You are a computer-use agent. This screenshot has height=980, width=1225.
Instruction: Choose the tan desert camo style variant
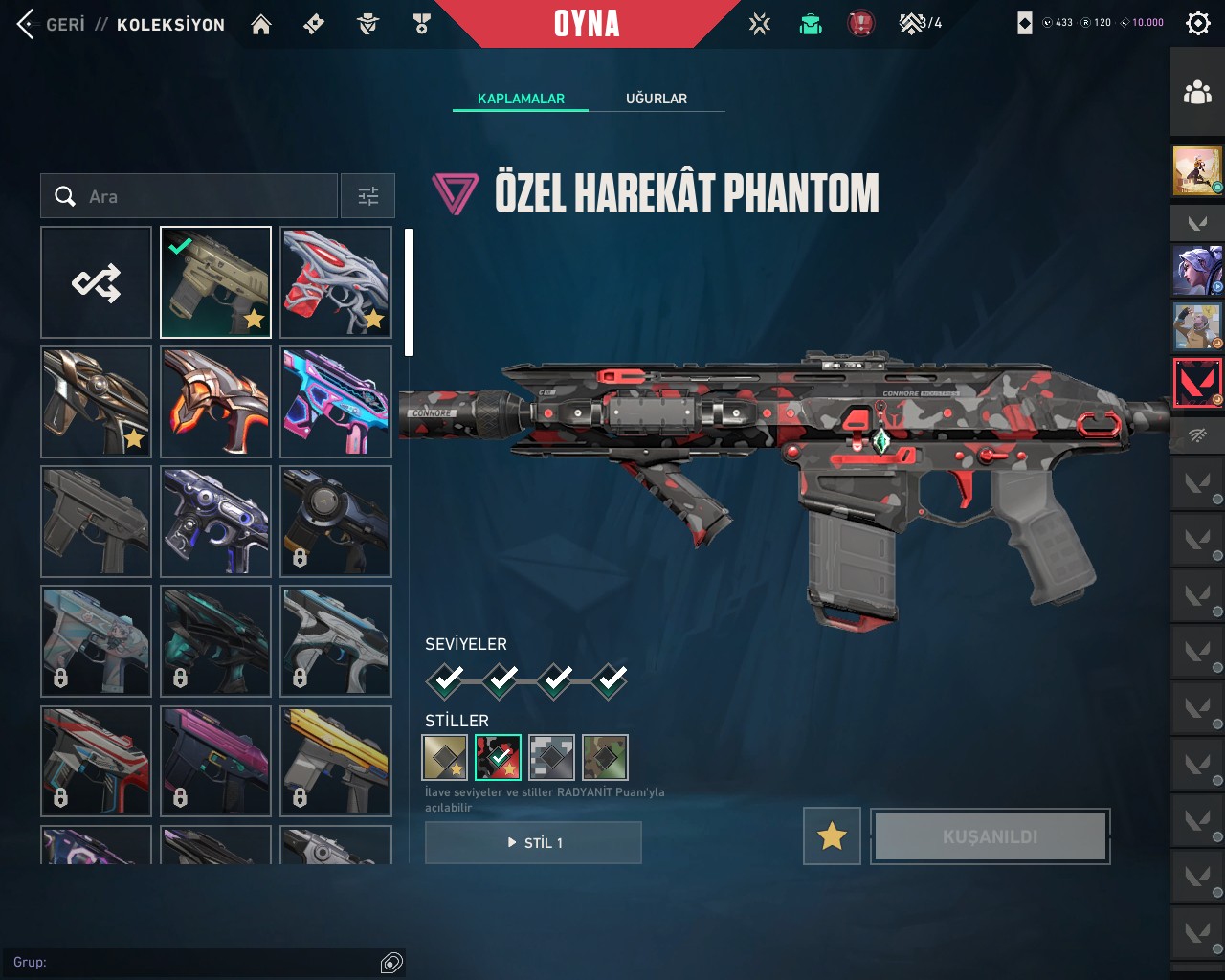point(445,758)
